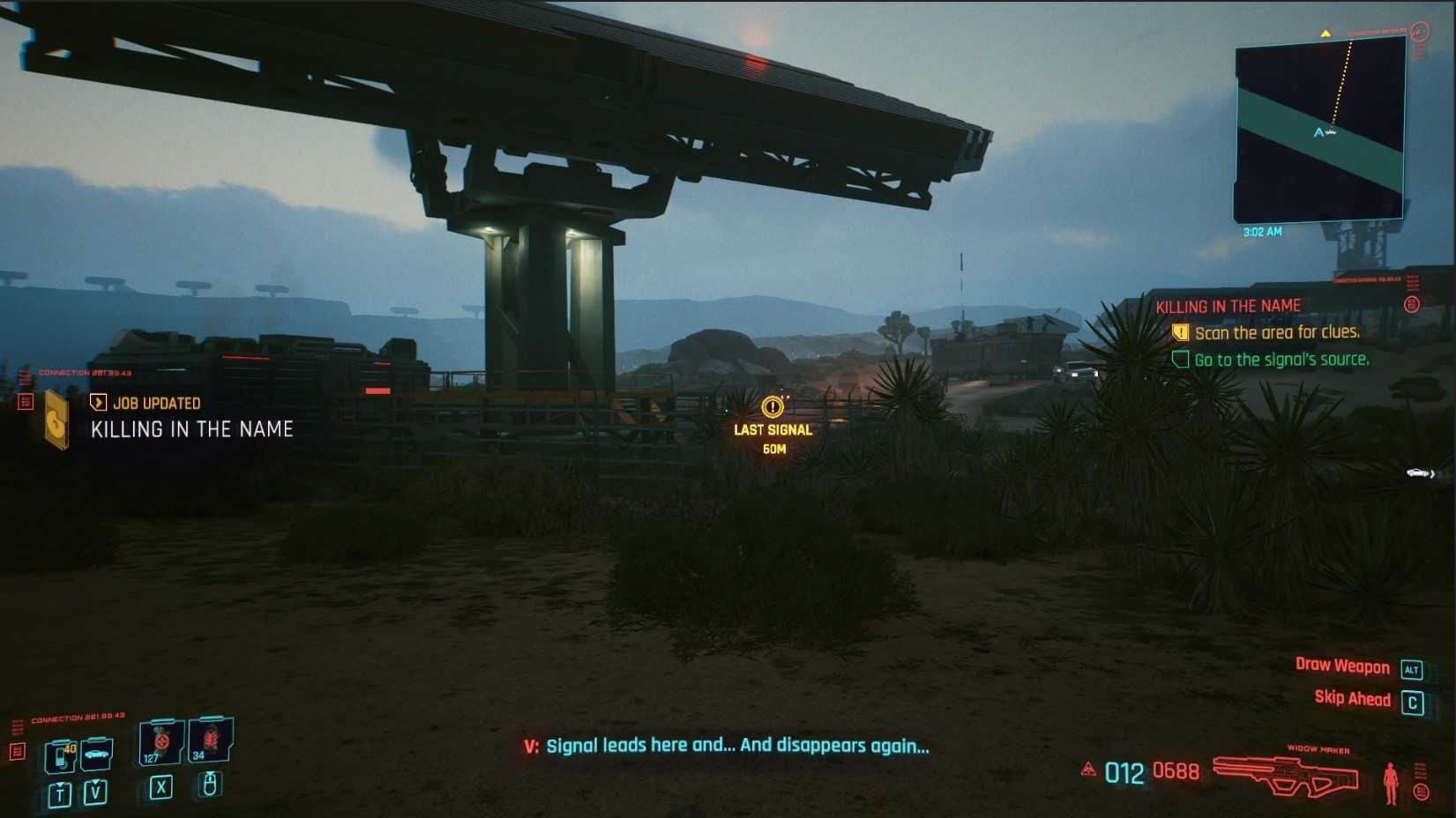Click the Last Signal objective marker
The image size is (1456, 818).
(773, 407)
